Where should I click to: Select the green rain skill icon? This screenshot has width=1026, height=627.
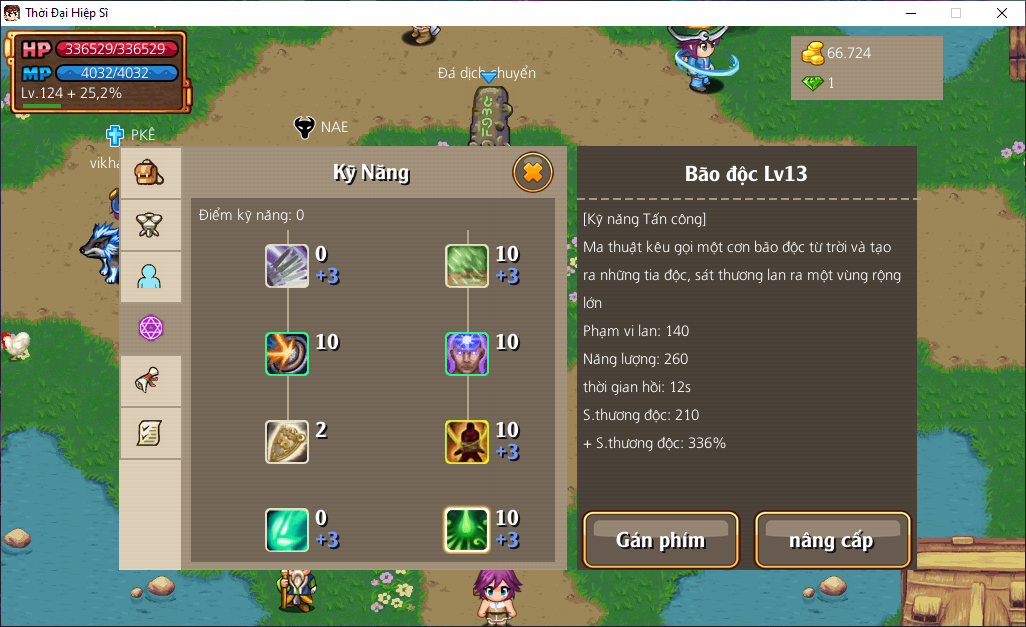point(467,266)
